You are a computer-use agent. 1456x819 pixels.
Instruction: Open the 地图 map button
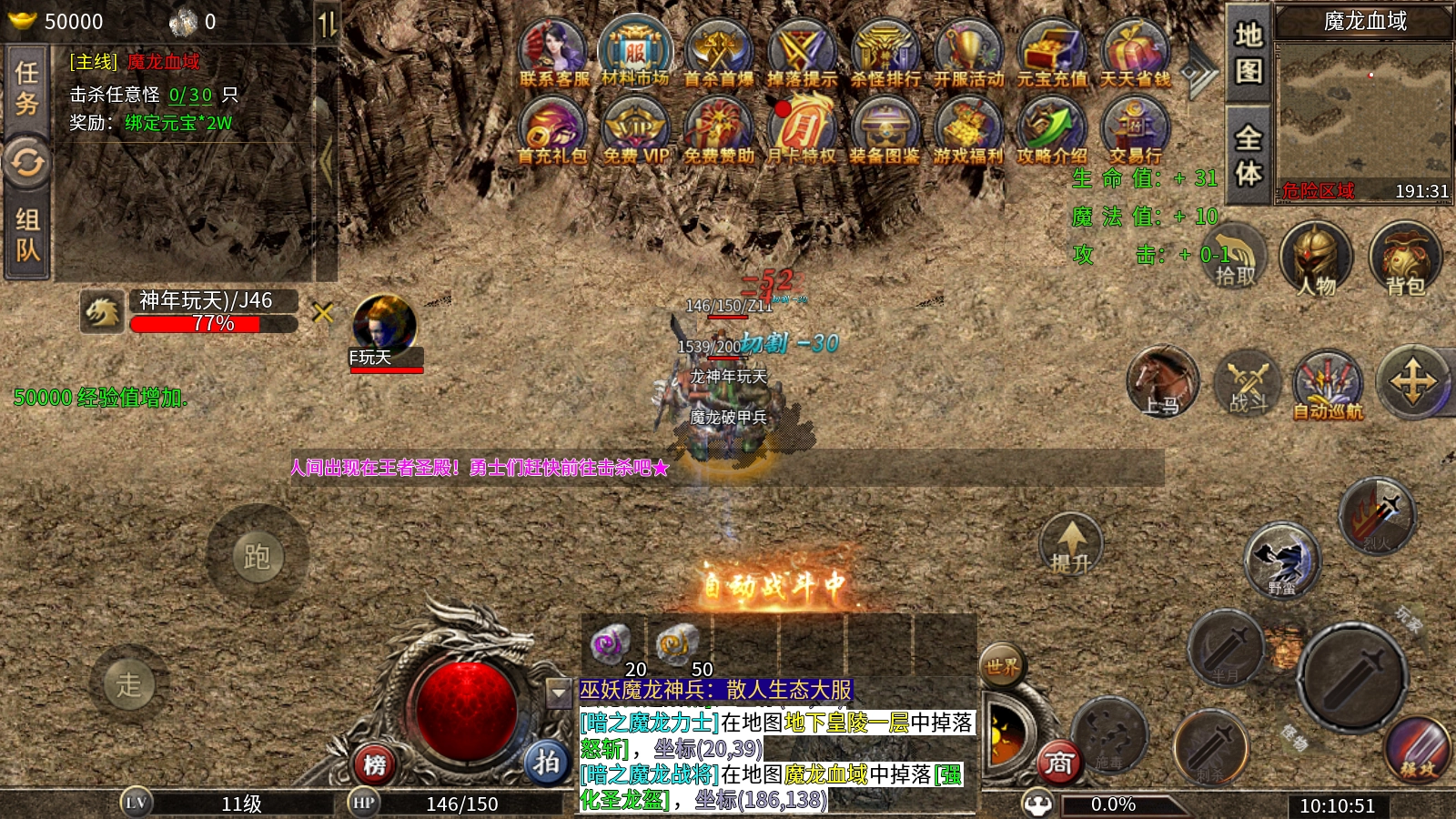(x=1248, y=51)
